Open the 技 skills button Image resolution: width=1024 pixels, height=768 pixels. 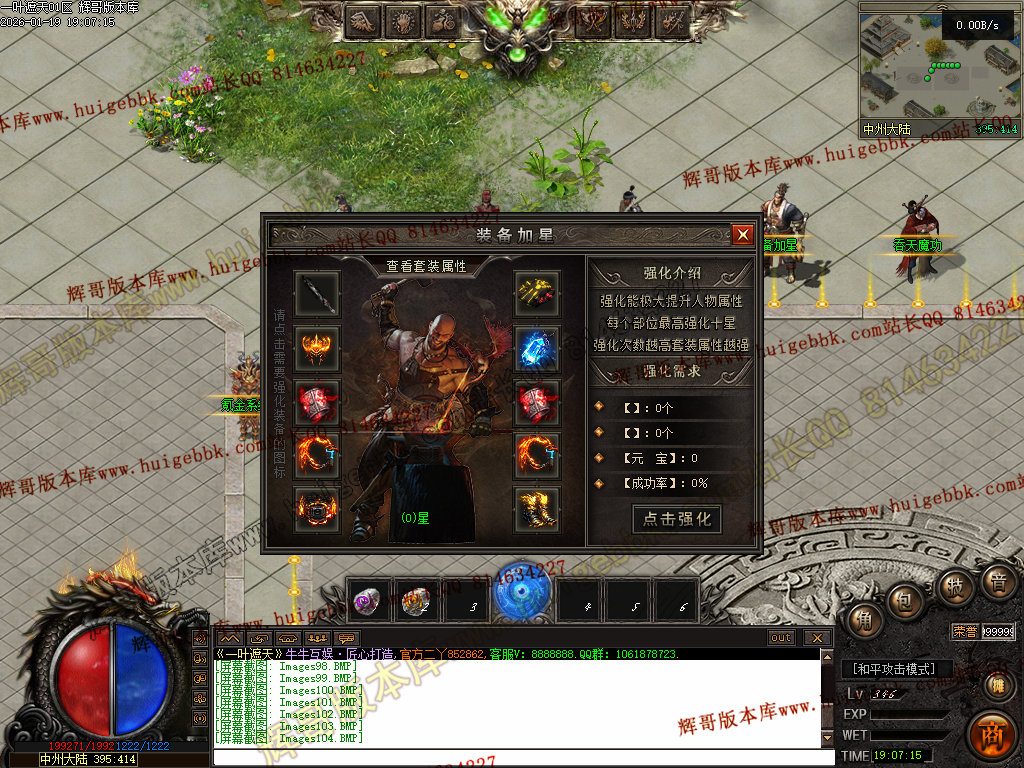(955, 587)
